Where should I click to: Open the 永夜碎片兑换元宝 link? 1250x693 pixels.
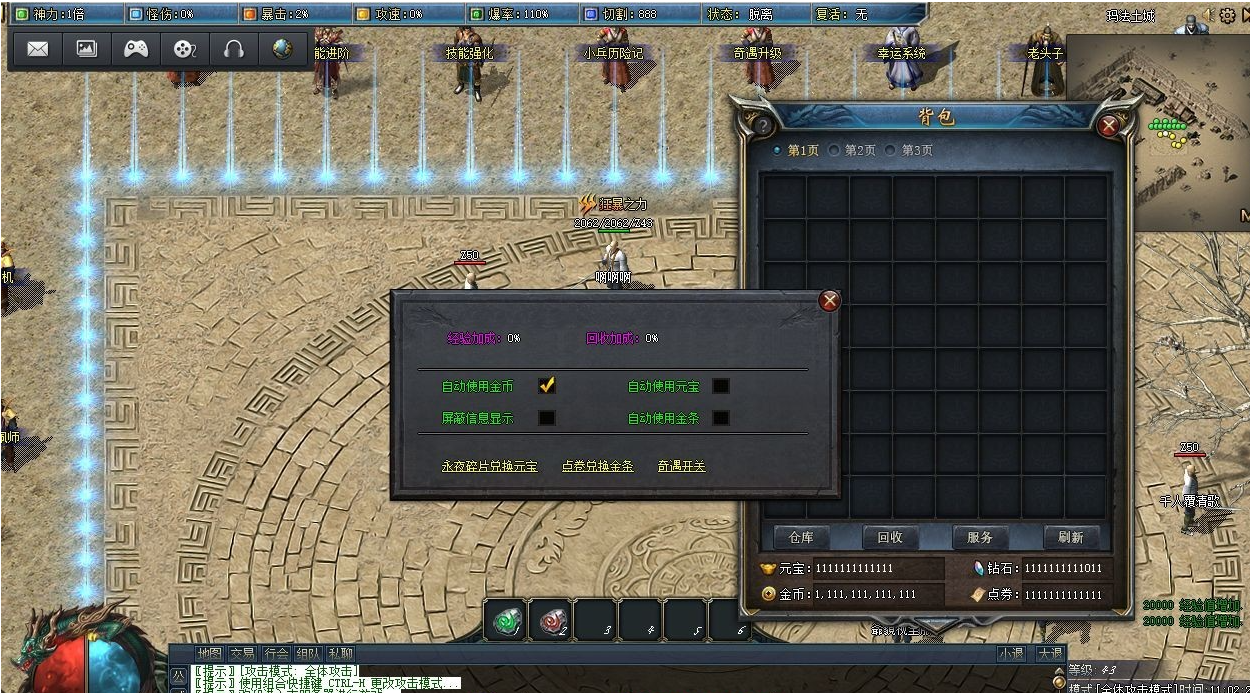[489, 466]
